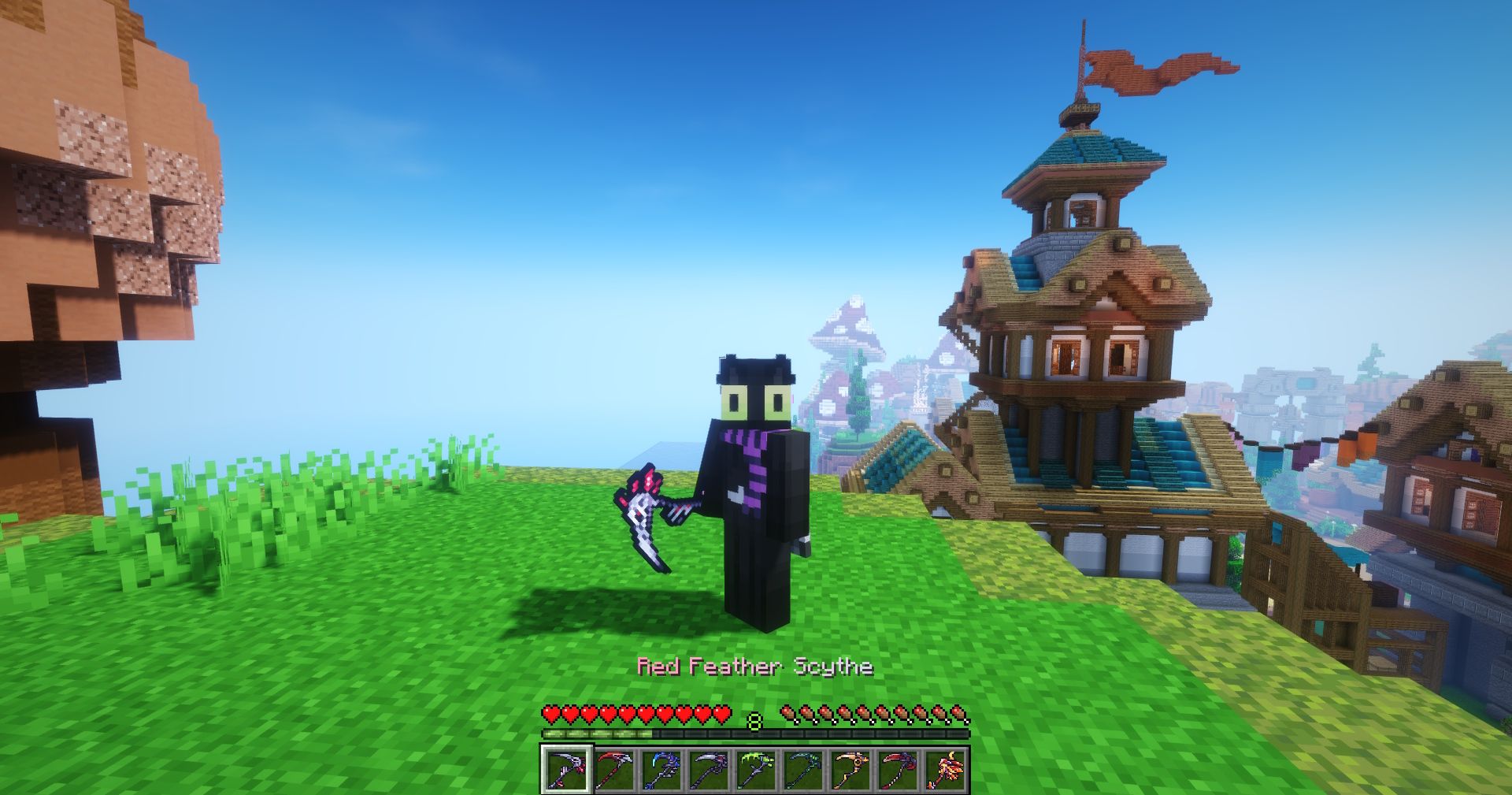Select the crimson scythe in hotbar slot eight
The height and width of the screenshot is (795, 1512).
click(x=900, y=768)
